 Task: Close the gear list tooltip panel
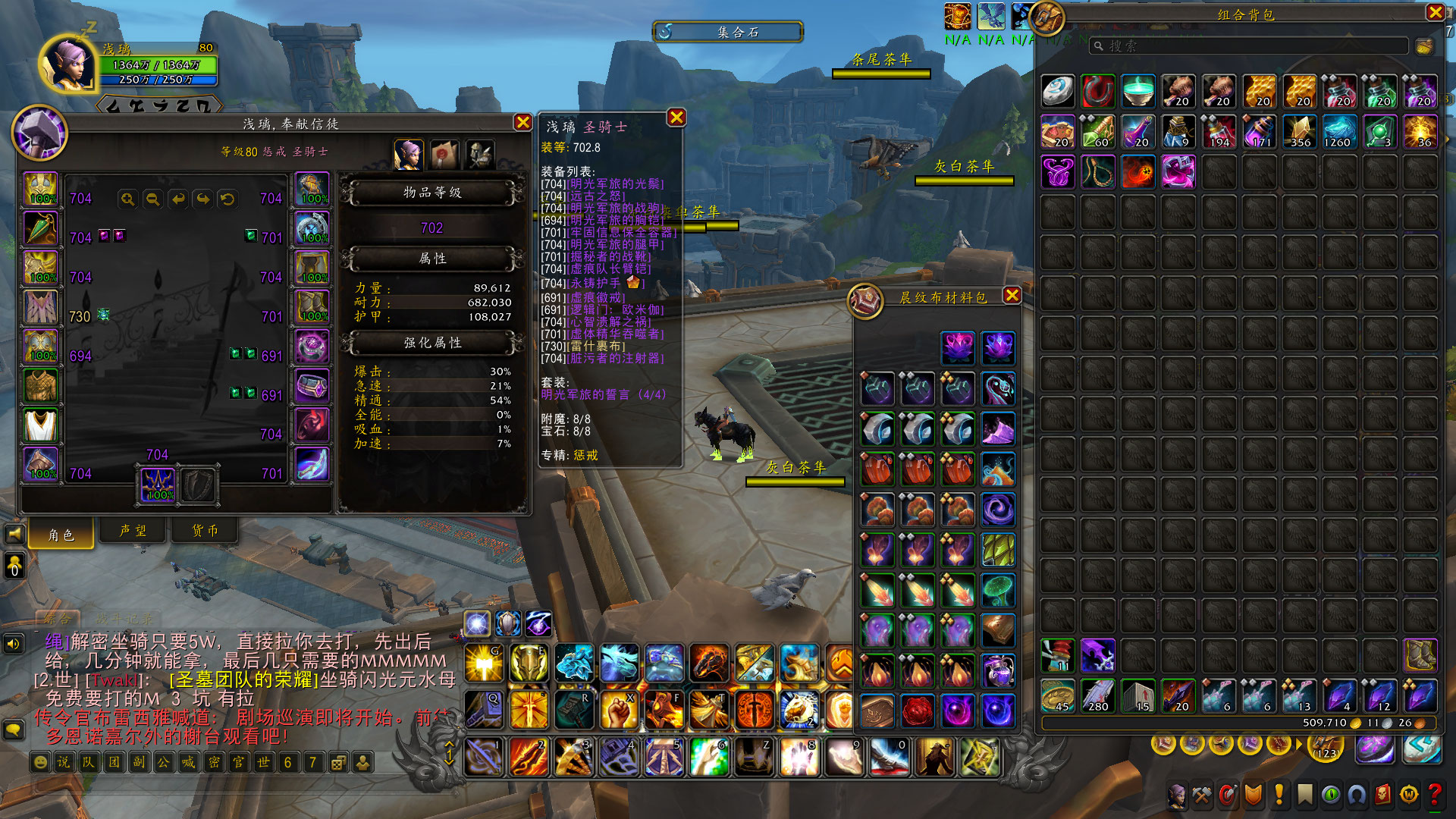point(676,118)
